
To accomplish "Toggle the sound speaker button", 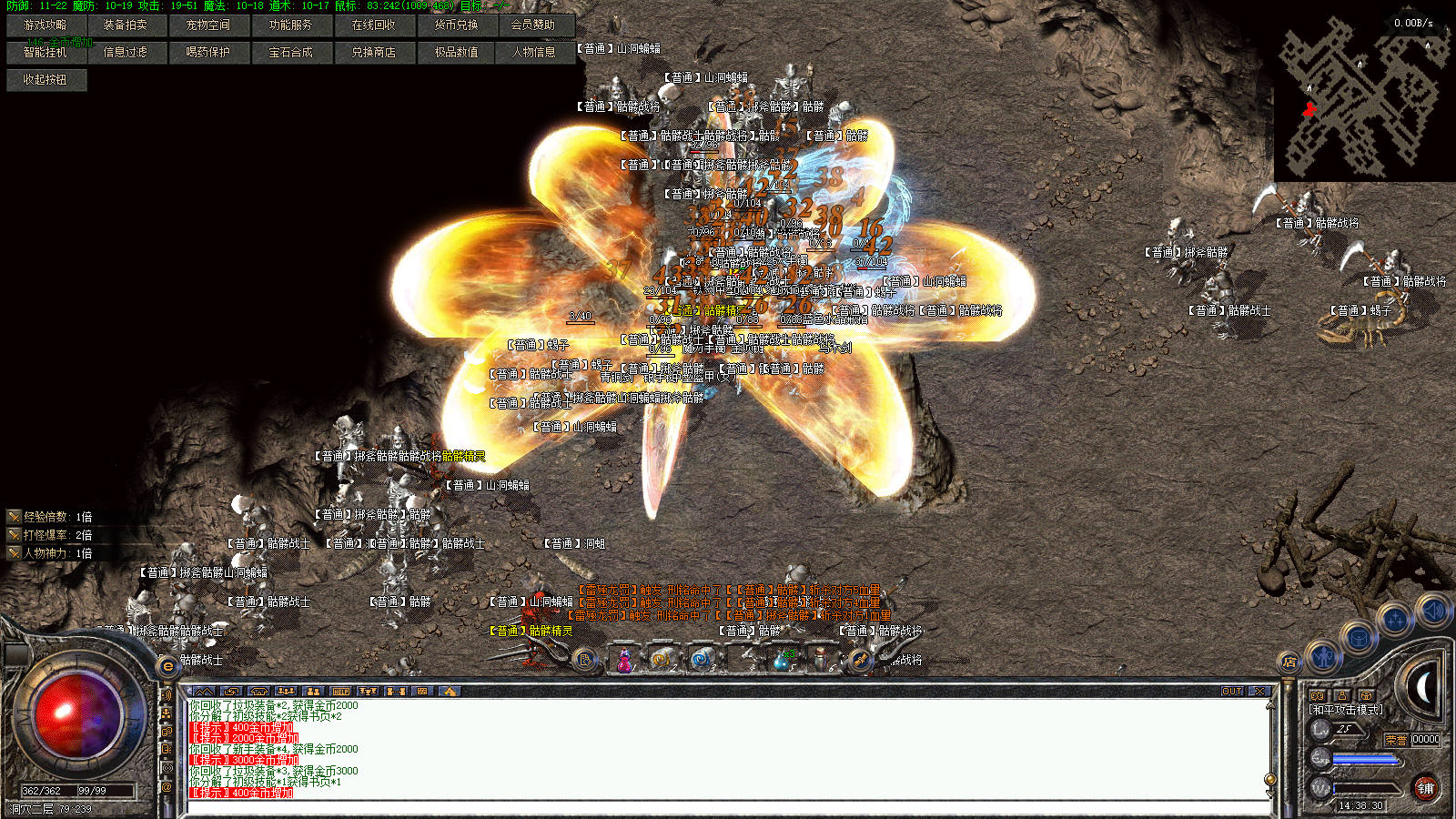I will pos(1432,611).
